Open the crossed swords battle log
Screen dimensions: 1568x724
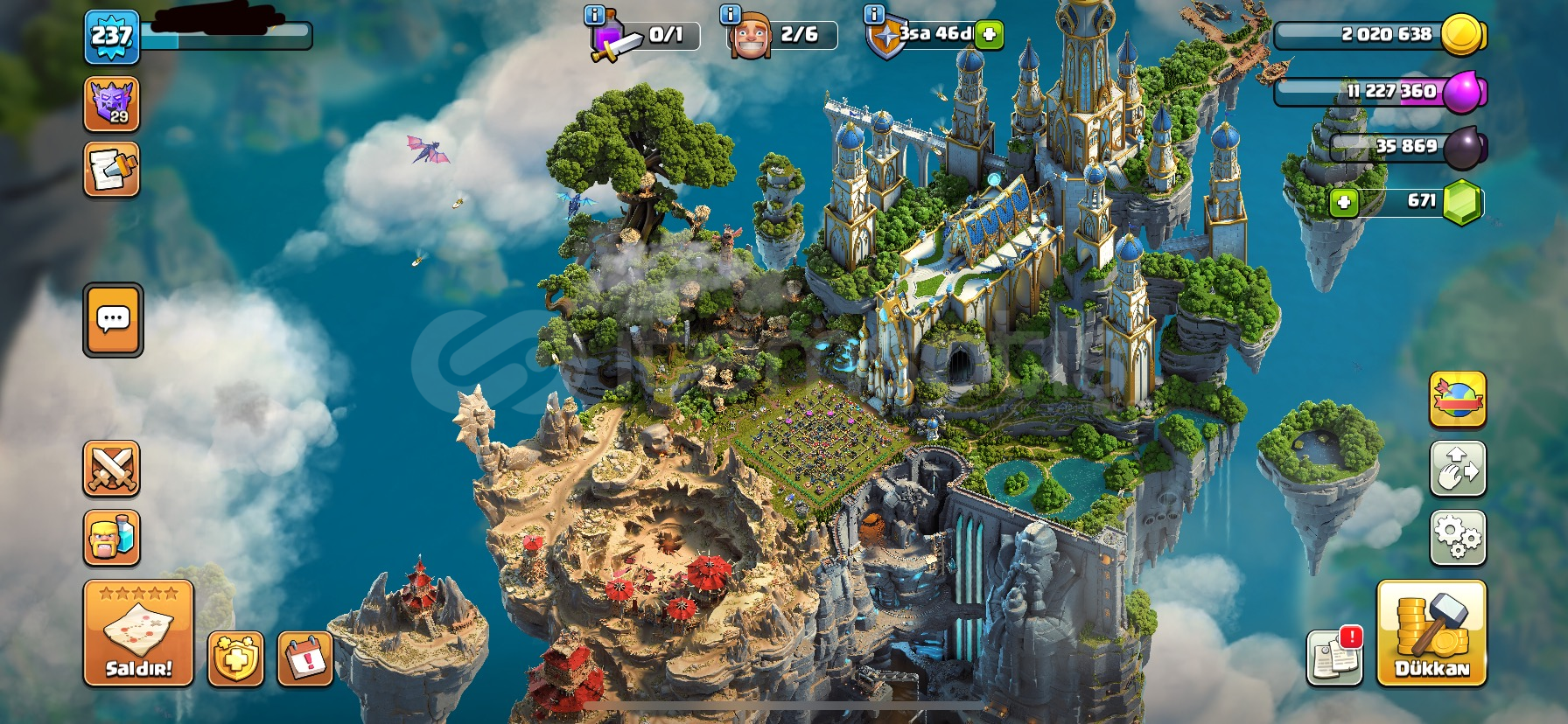pos(111,469)
